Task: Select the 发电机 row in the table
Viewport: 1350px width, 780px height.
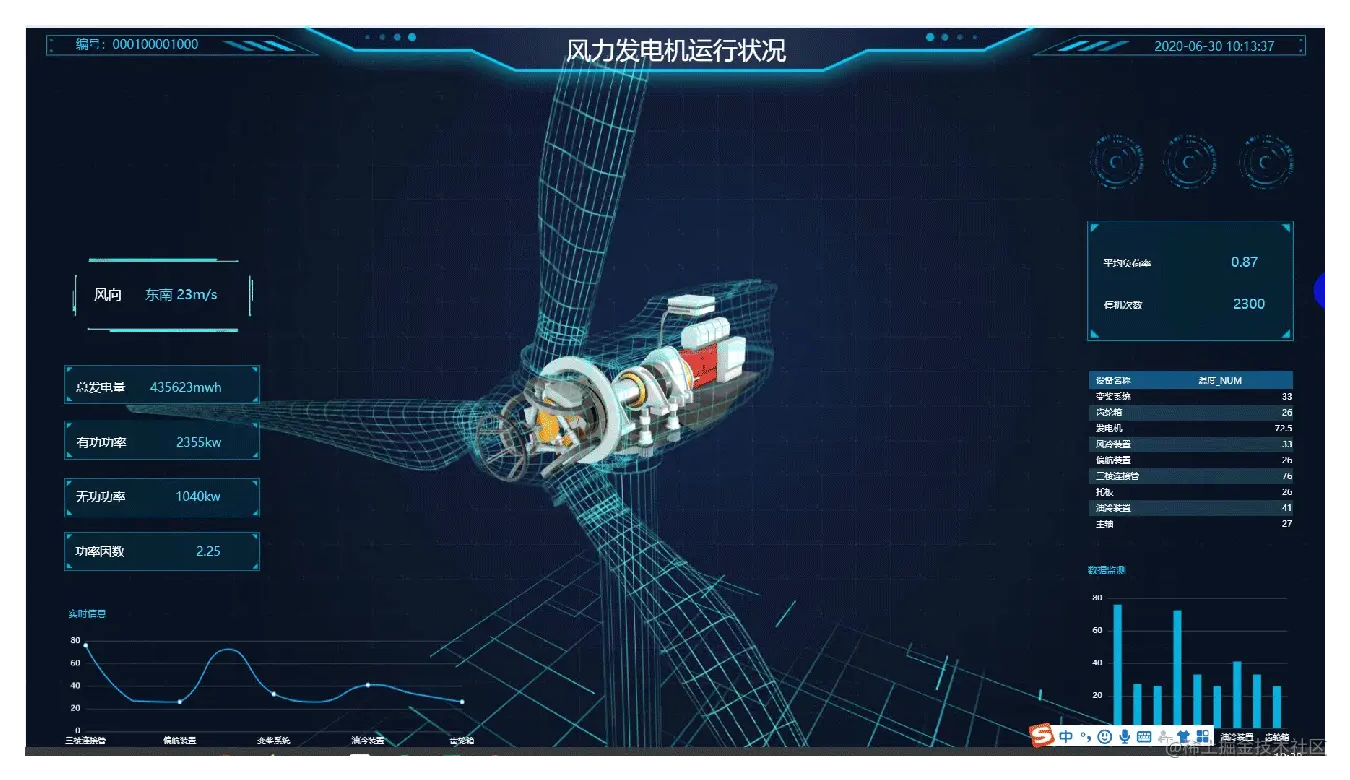Action: (1190, 428)
